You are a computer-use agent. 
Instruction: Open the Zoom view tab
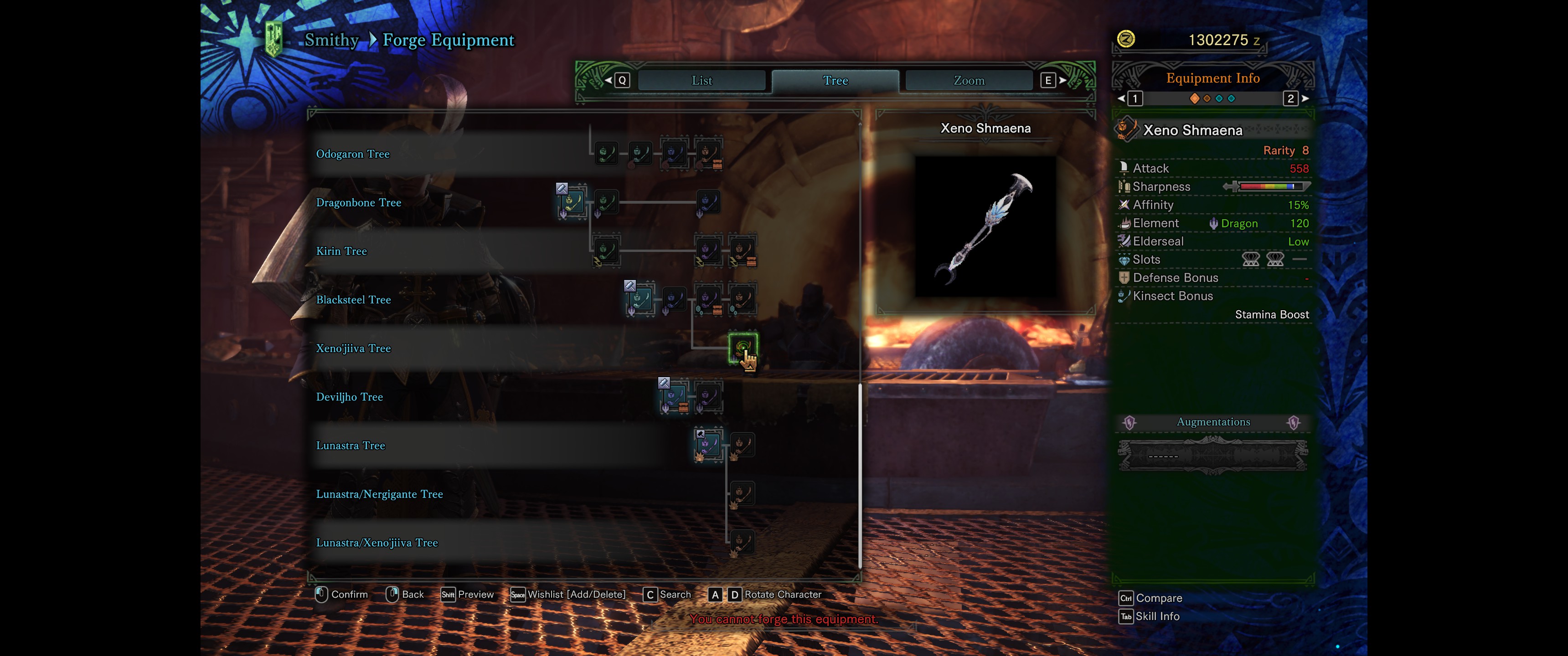[969, 80]
